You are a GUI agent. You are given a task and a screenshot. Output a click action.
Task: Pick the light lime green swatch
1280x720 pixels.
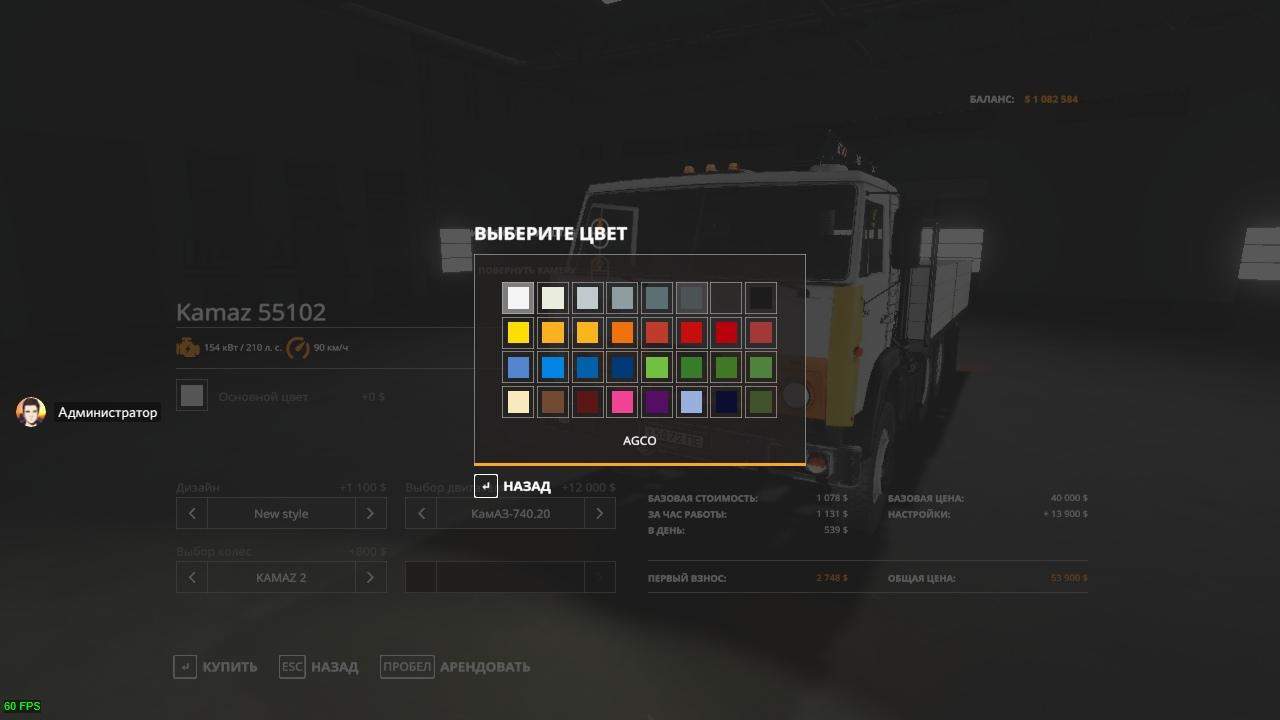tap(657, 368)
